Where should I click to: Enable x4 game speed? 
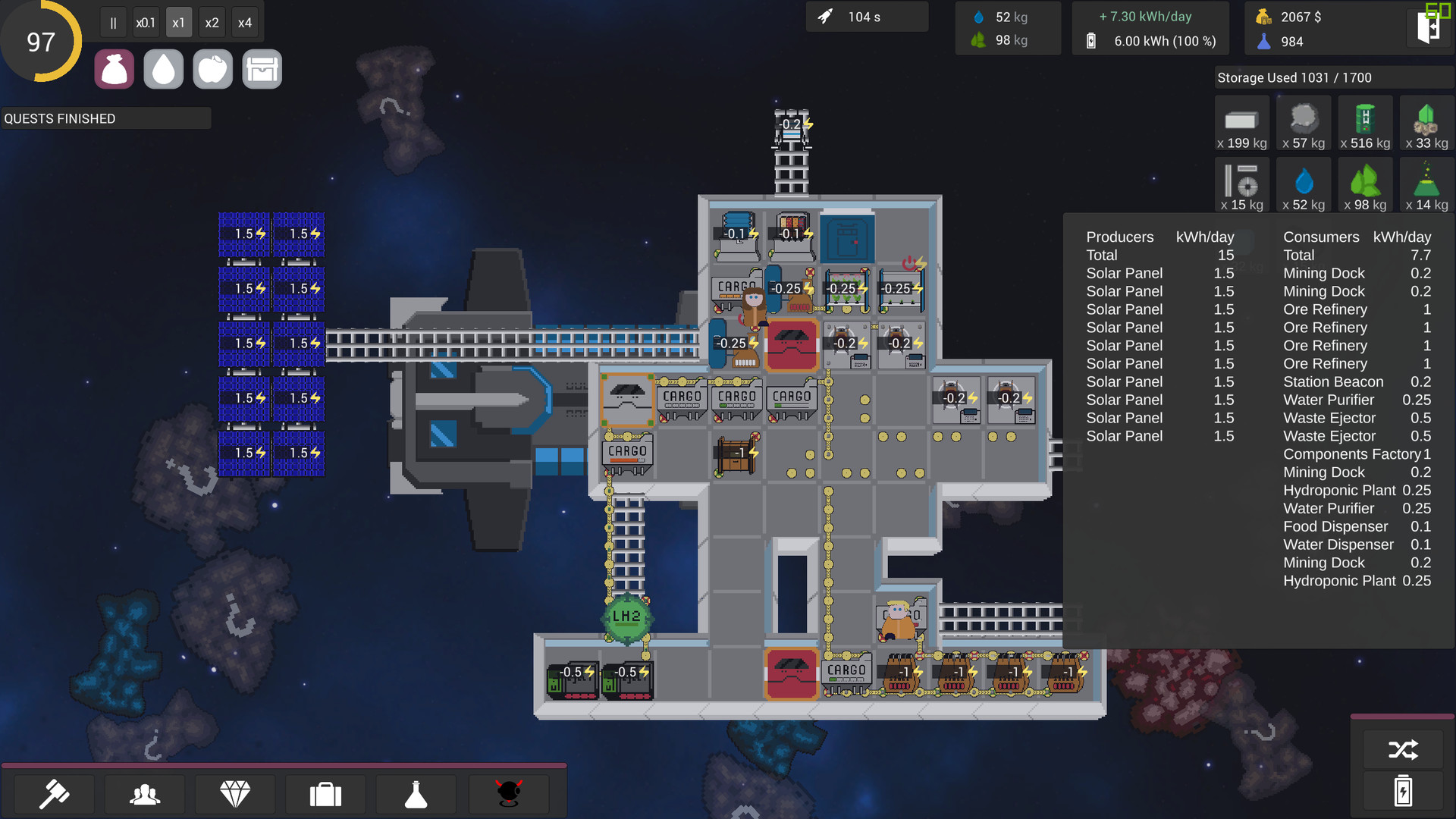[x=245, y=22]
